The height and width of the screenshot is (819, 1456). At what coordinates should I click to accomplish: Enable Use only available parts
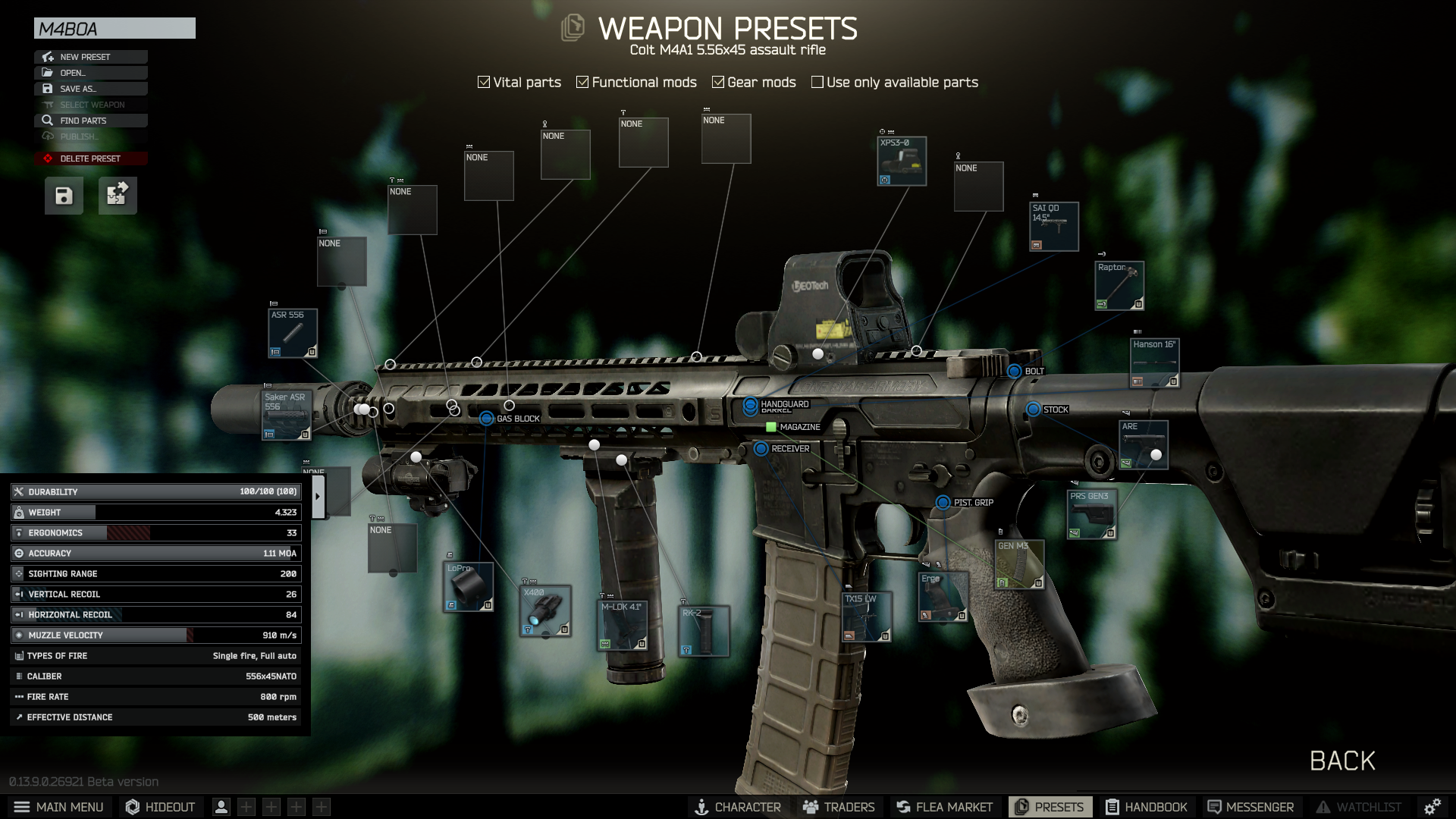817,82
